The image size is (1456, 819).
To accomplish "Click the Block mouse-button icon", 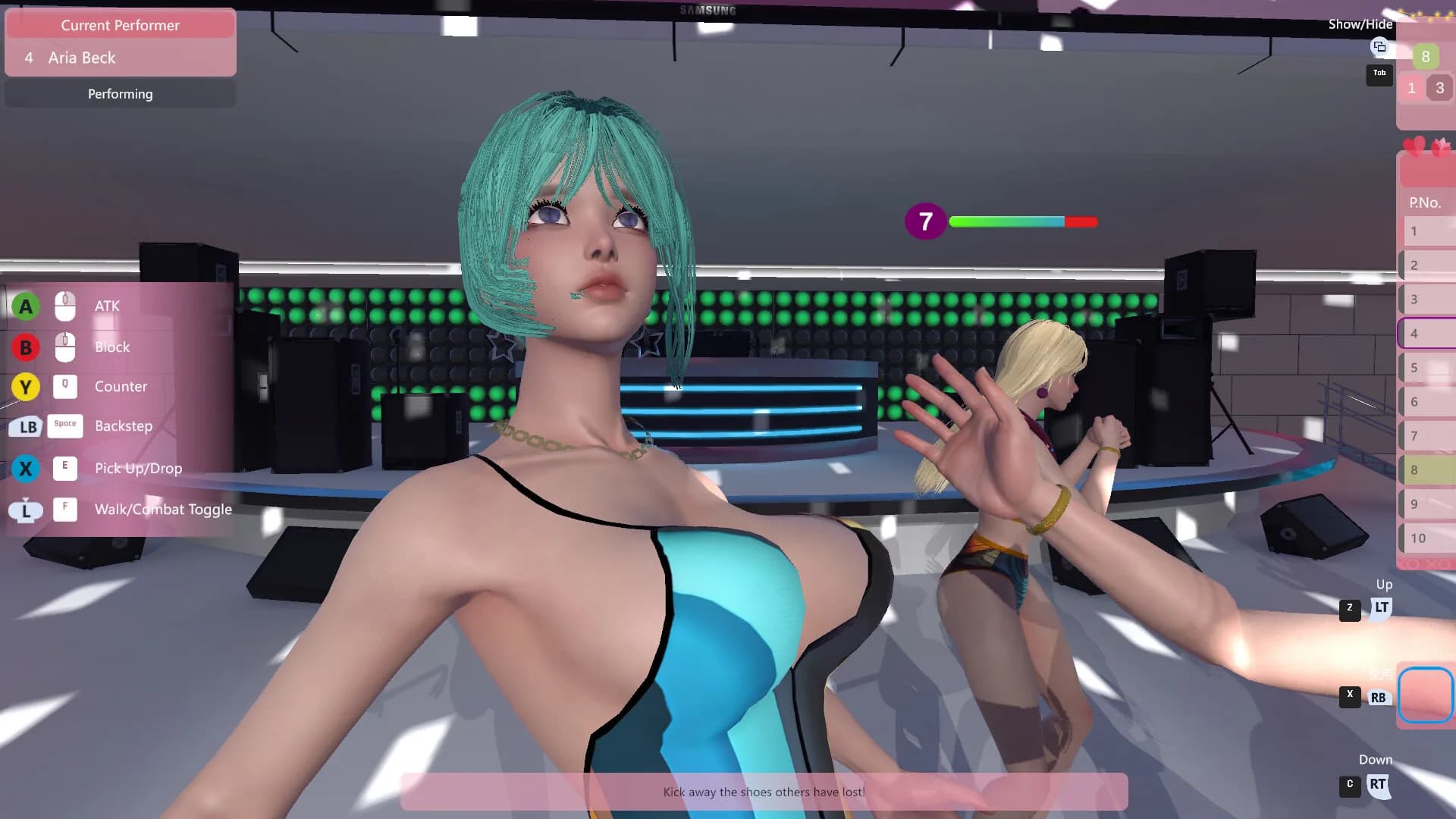I will [x=65, y=347].
